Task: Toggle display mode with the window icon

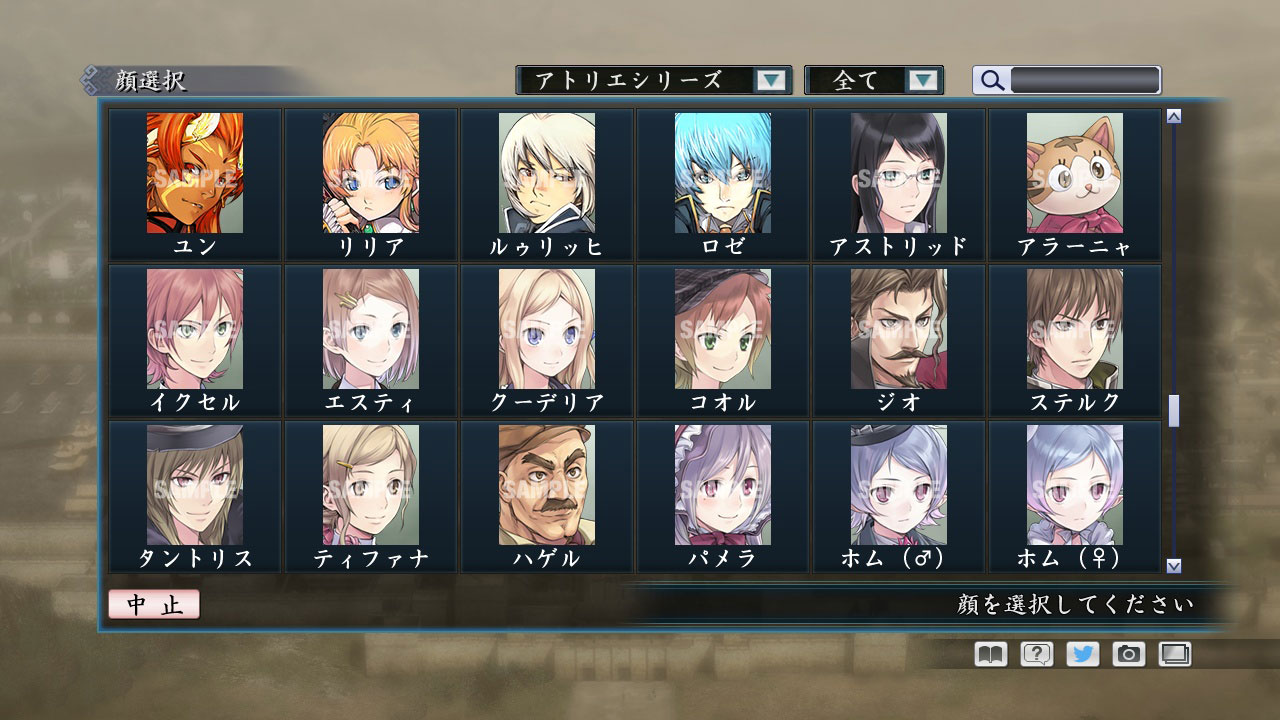Action: [1174, 654]
